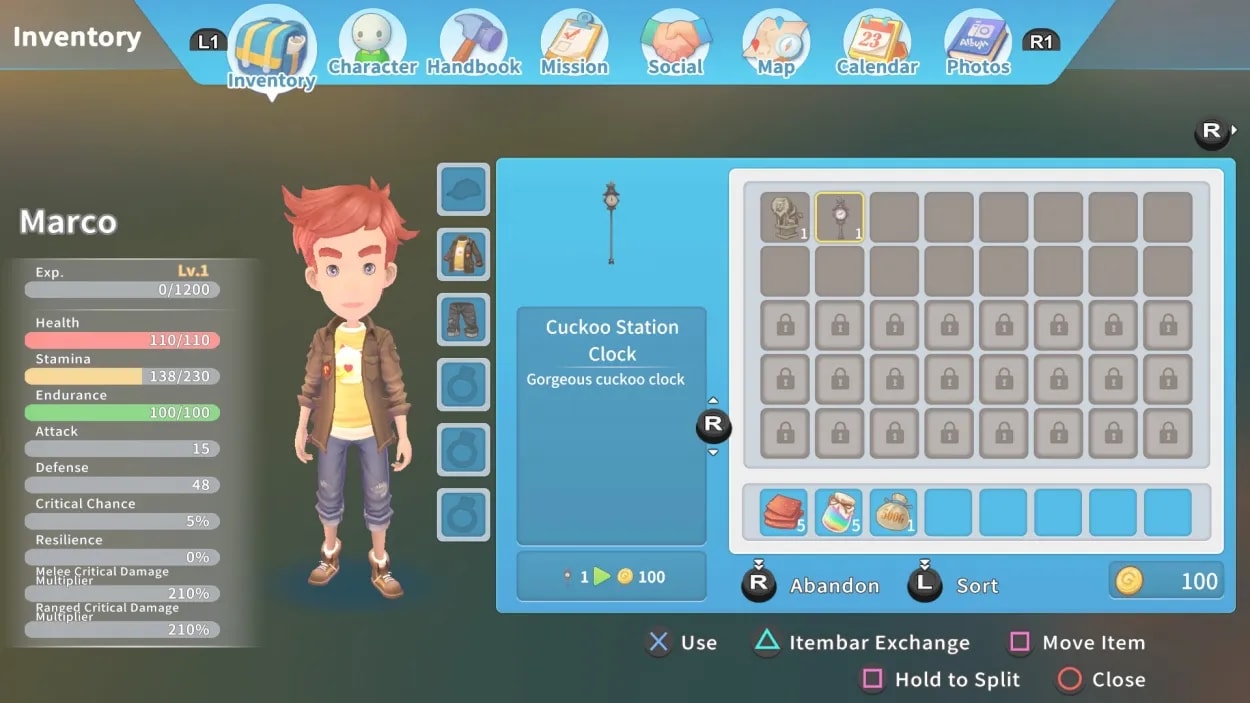Click the Itembar Exchange option
The height and width of the screenshot is (703, 1250).
878,643
